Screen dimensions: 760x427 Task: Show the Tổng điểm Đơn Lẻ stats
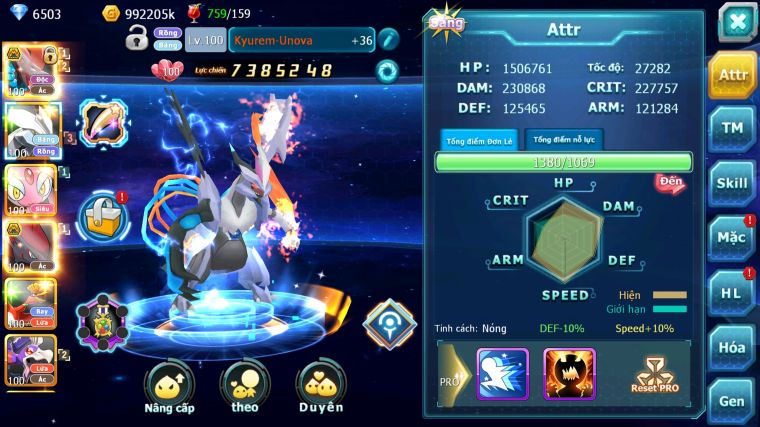(x=480, y=140)
